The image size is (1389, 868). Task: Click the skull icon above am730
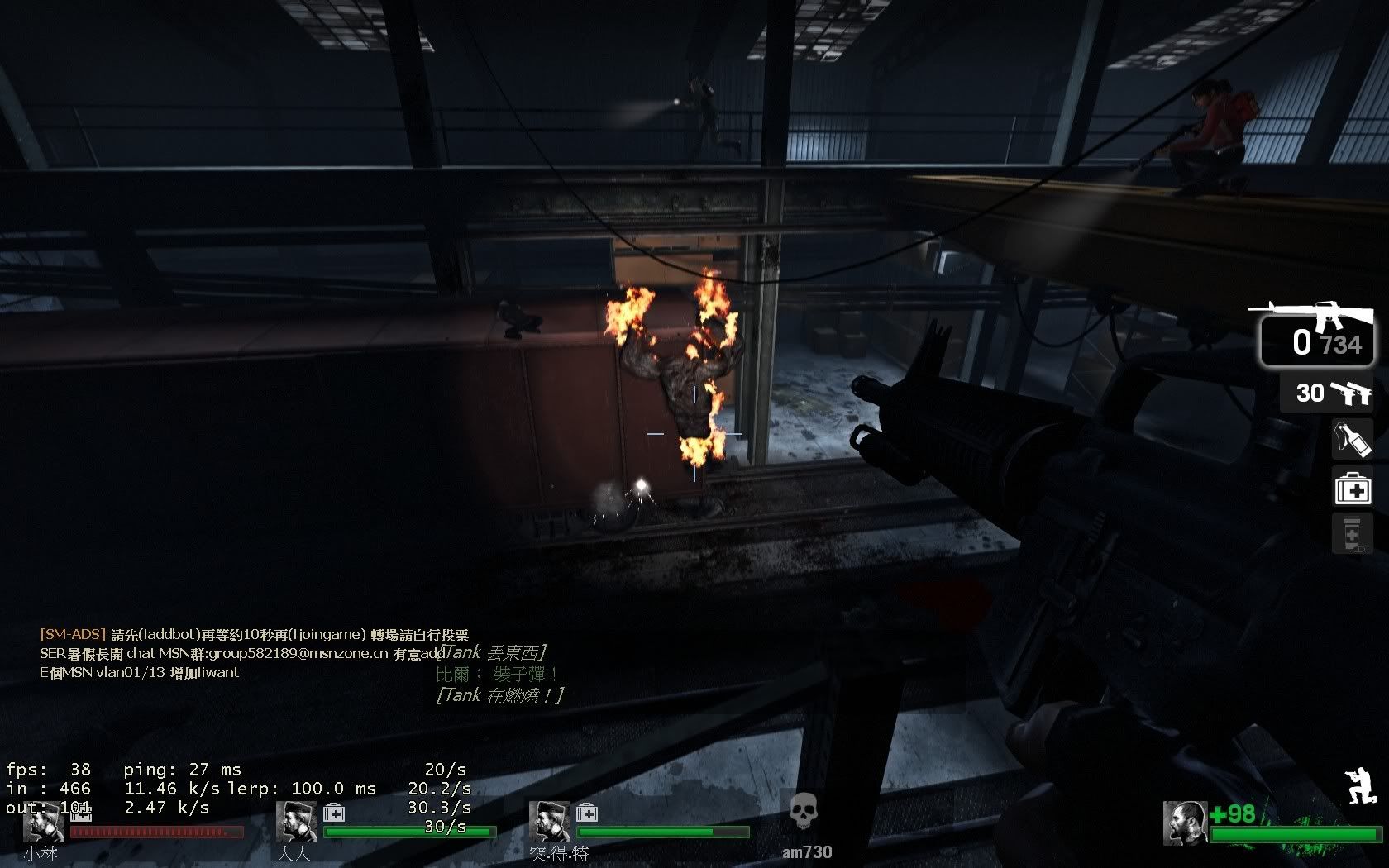pos(803,813)
